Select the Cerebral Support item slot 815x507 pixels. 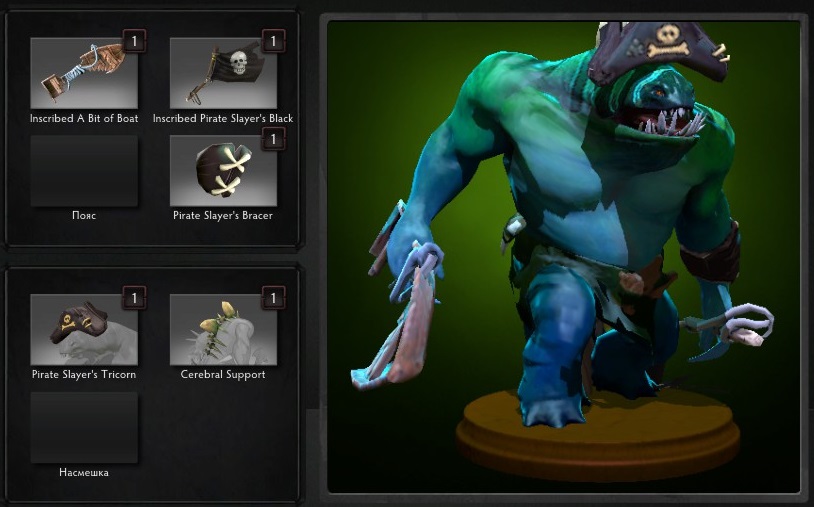pos(223,330)
